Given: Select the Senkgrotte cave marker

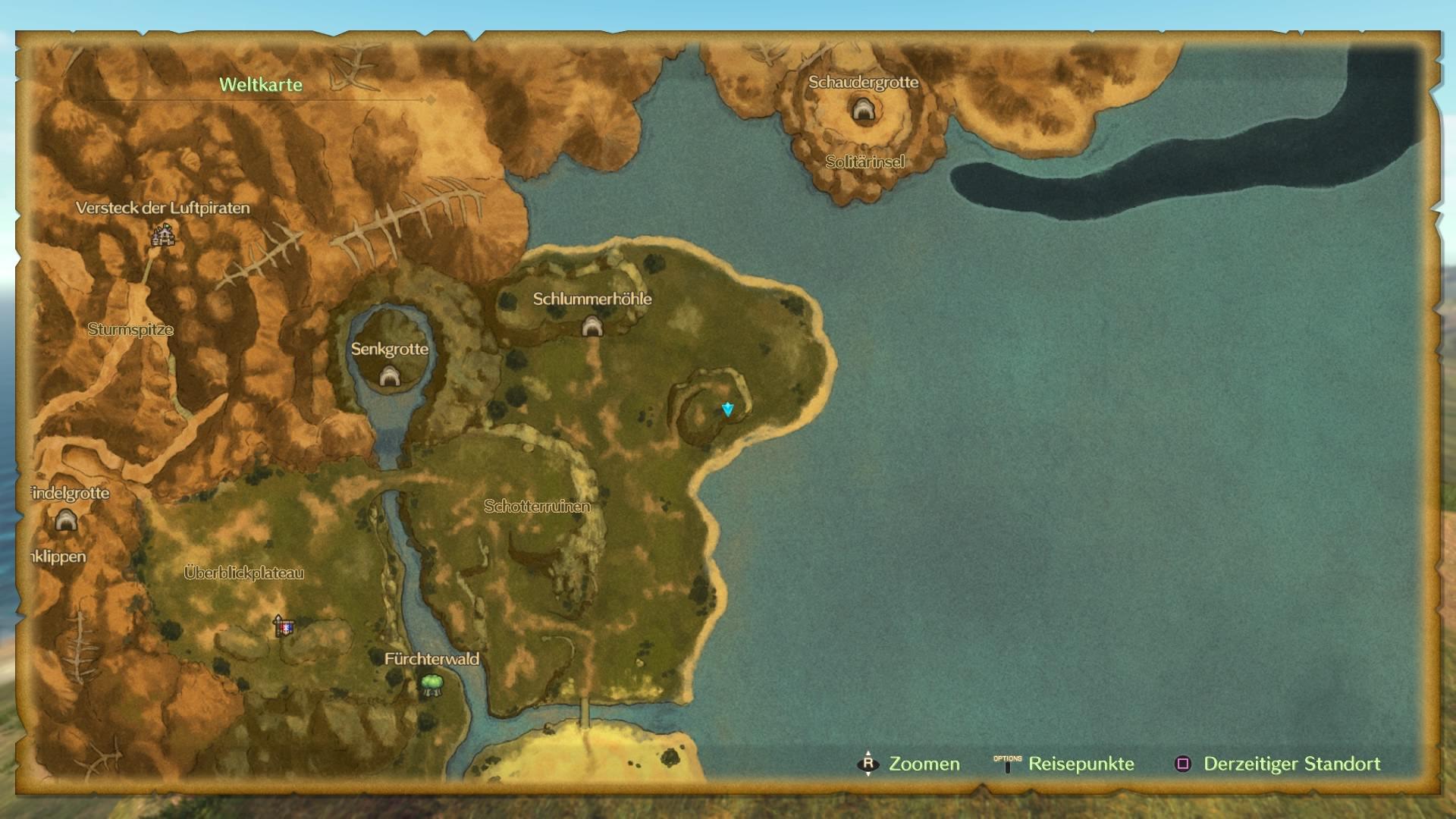Looking at the screenshot, I should [x=389, y=375].
